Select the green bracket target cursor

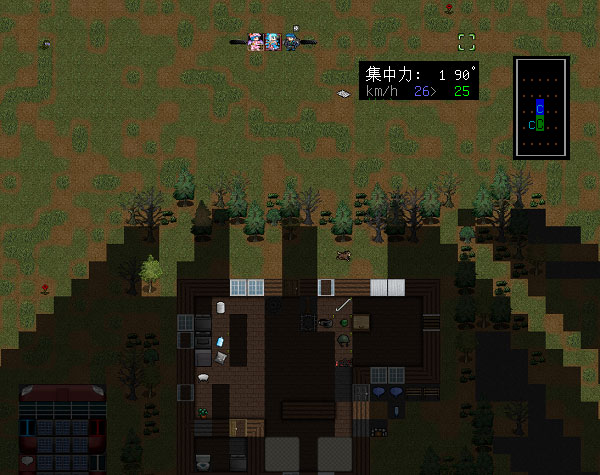click(x=466, y=42)
